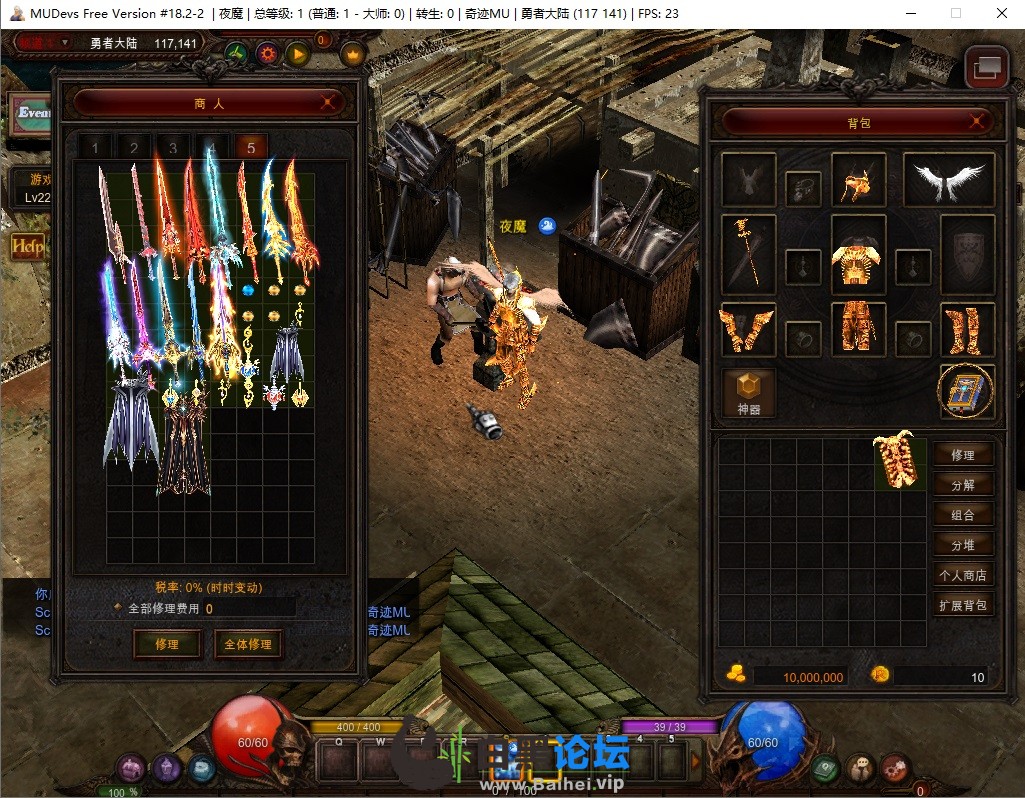Close the 商人 merchant window
Screen dimensions: 1025x798
[x=327, y=102]
